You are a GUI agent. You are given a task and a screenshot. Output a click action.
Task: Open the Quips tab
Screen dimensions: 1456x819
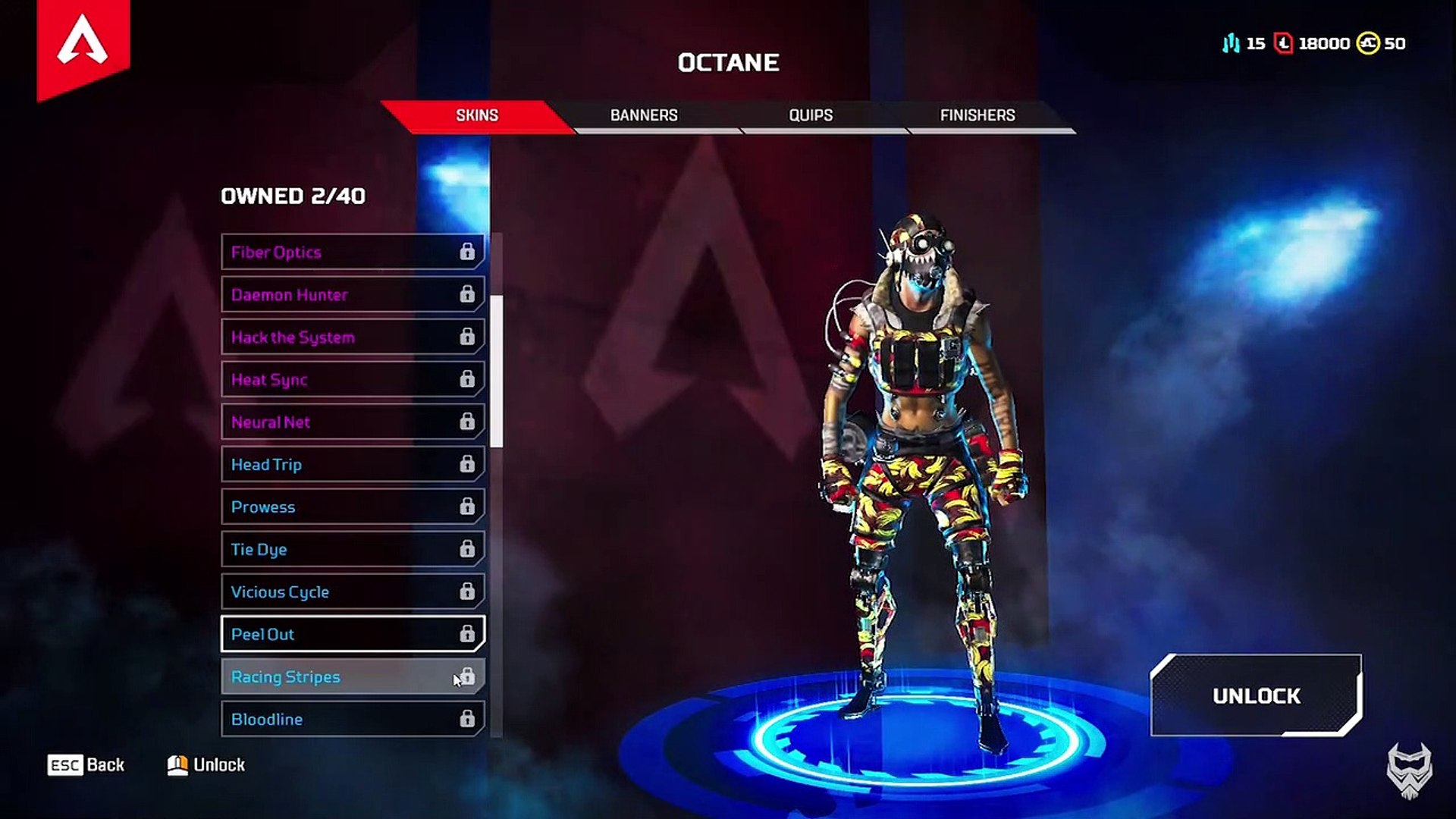point(811,115)
